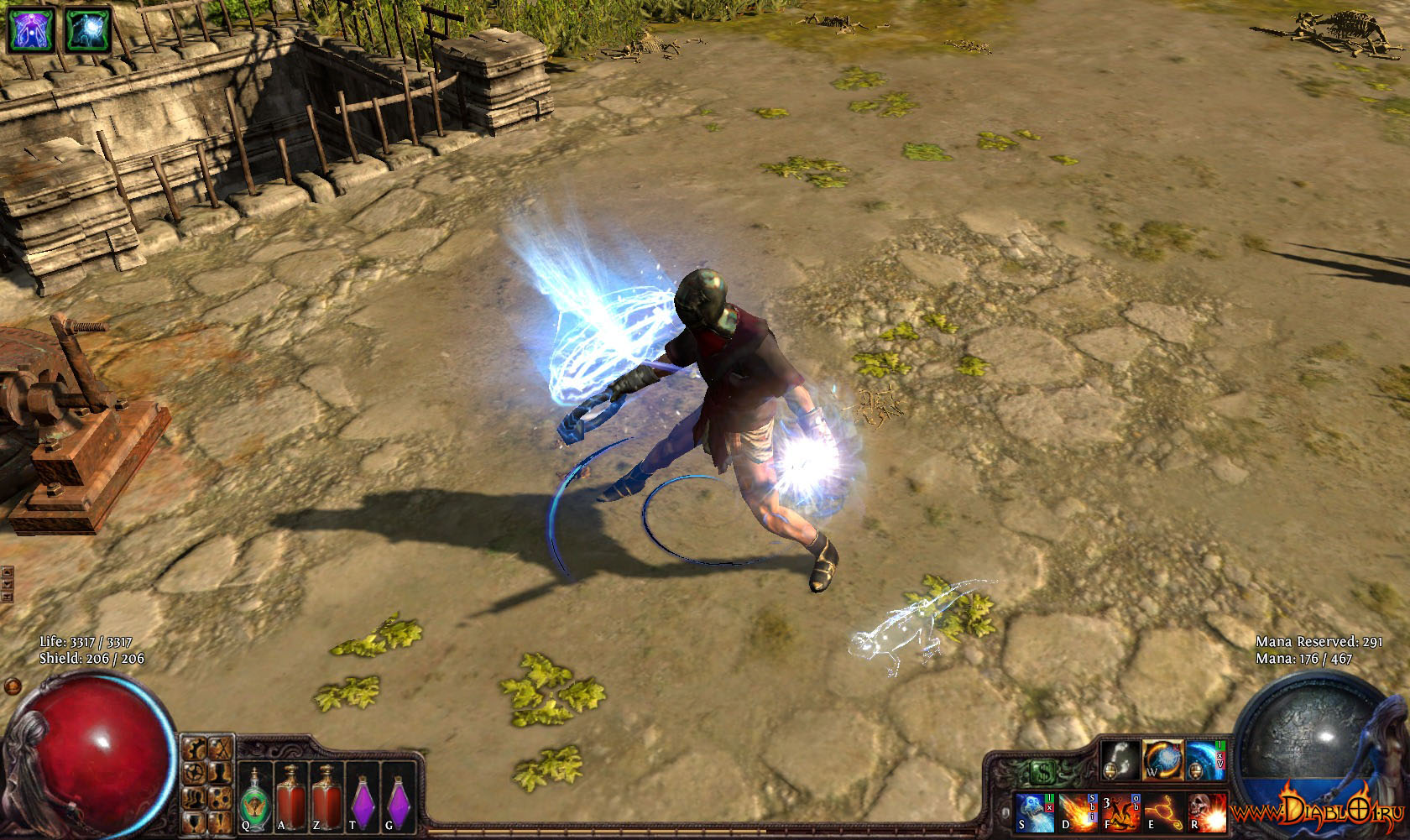Select the glowing orange rune skill on E
Image resolution: width=1410 pixels, height=840 pixels.
pyautogui.click(x=1163, y=813)
